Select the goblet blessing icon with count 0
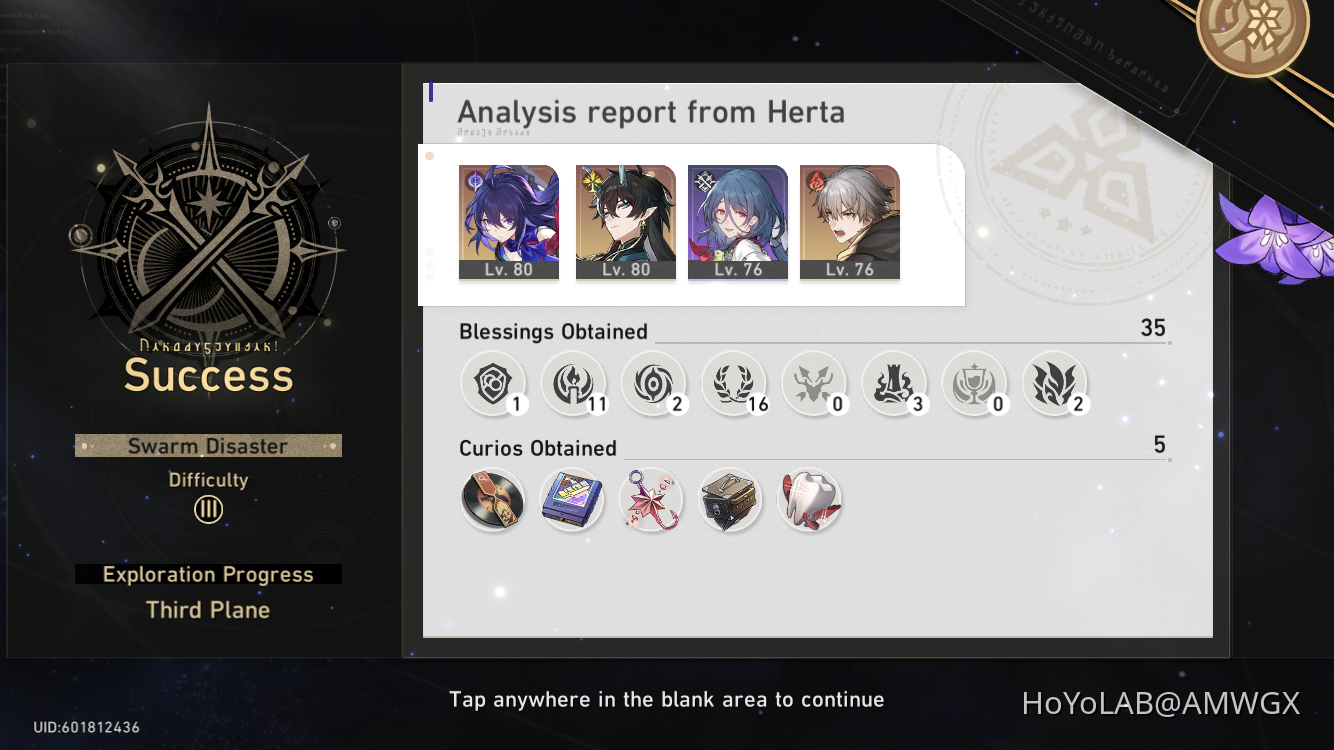Image resolution: width=1334 pixels, height=750 pixels. tap(975, 383)
